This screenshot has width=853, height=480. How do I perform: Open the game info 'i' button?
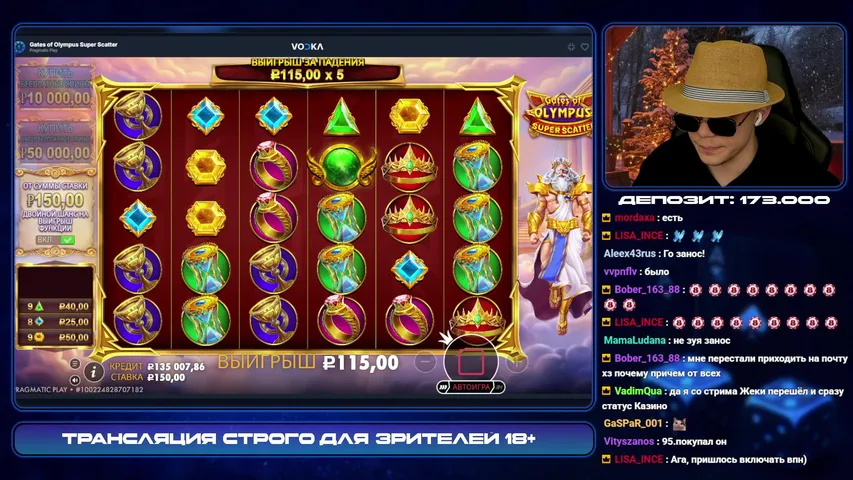(x=95, y=371)
